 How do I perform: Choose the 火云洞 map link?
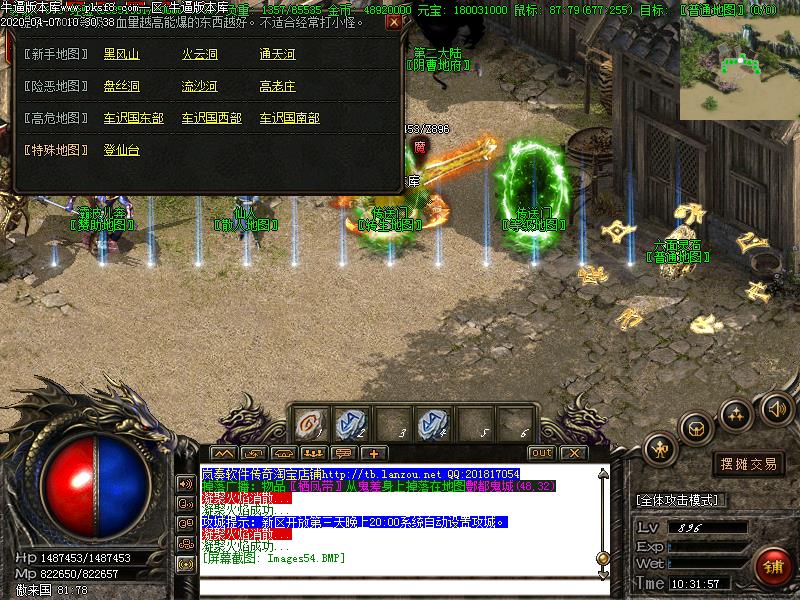(199, 54)
